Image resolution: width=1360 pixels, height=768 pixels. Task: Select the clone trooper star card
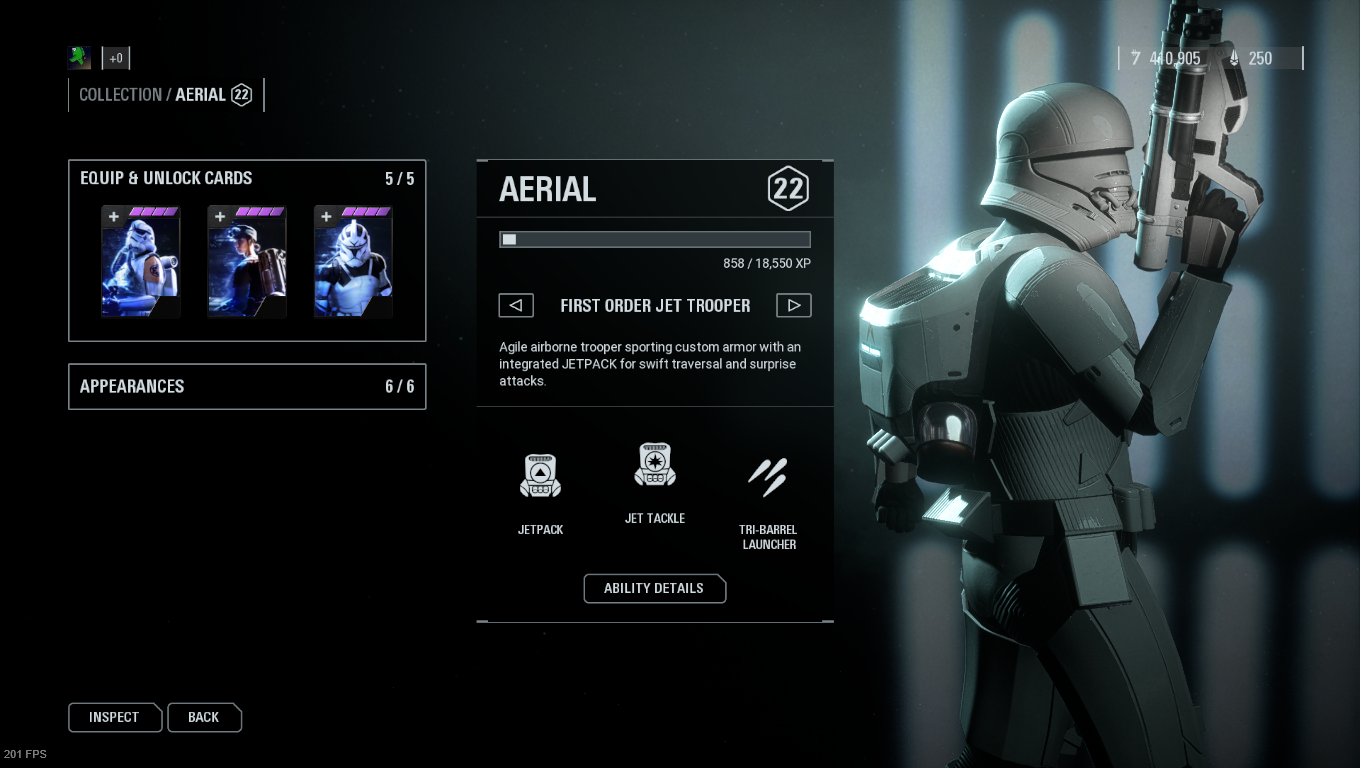point(353,262)
